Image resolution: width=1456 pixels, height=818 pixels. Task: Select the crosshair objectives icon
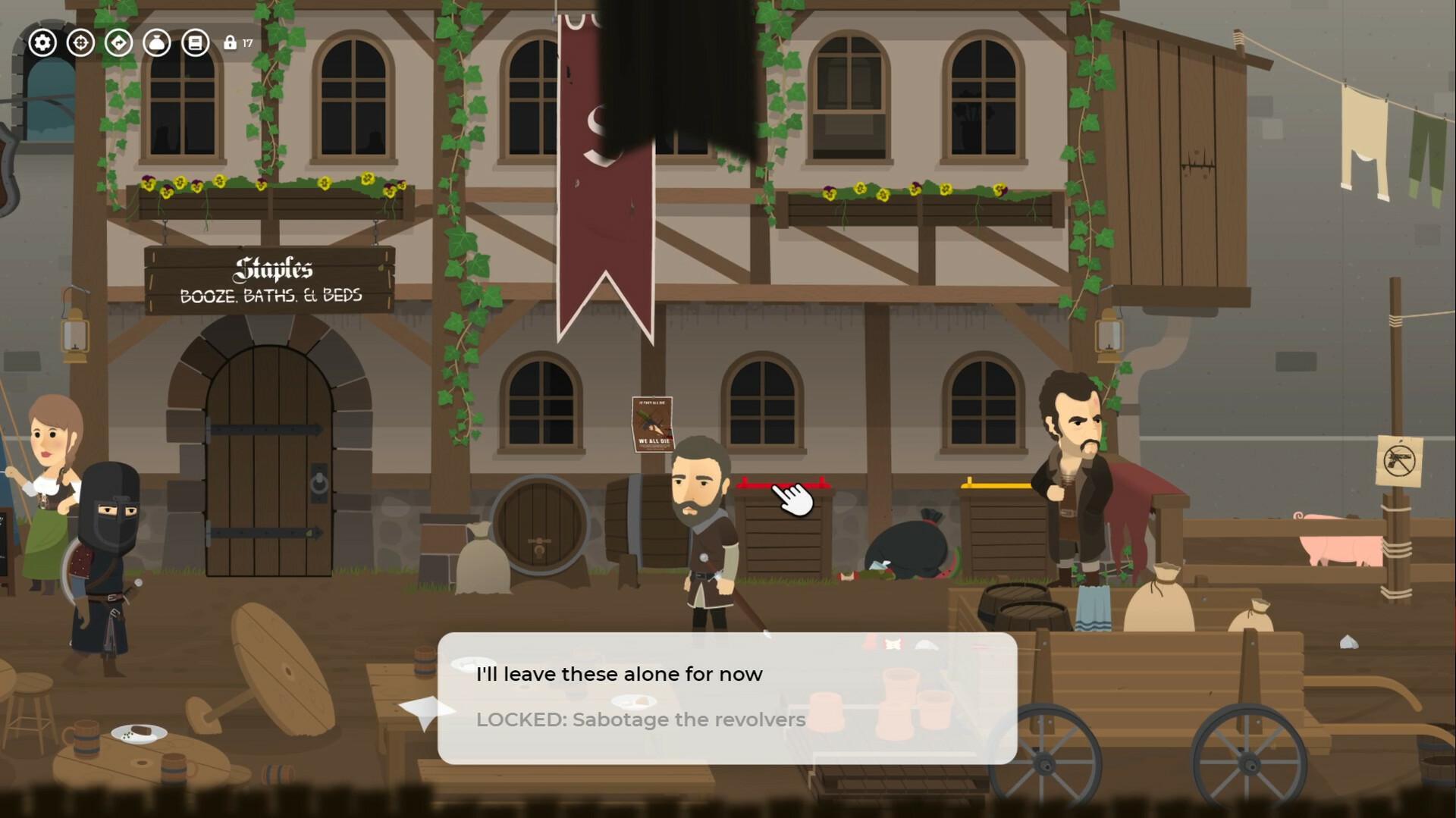click(x=81, y=43)
